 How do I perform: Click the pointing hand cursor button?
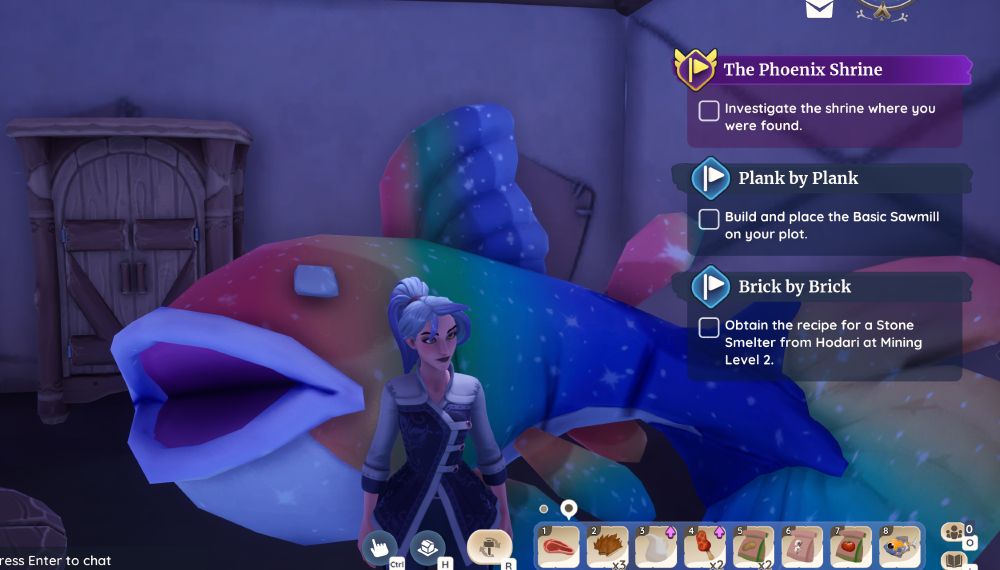pyautogui.click(x=379, y=546)
